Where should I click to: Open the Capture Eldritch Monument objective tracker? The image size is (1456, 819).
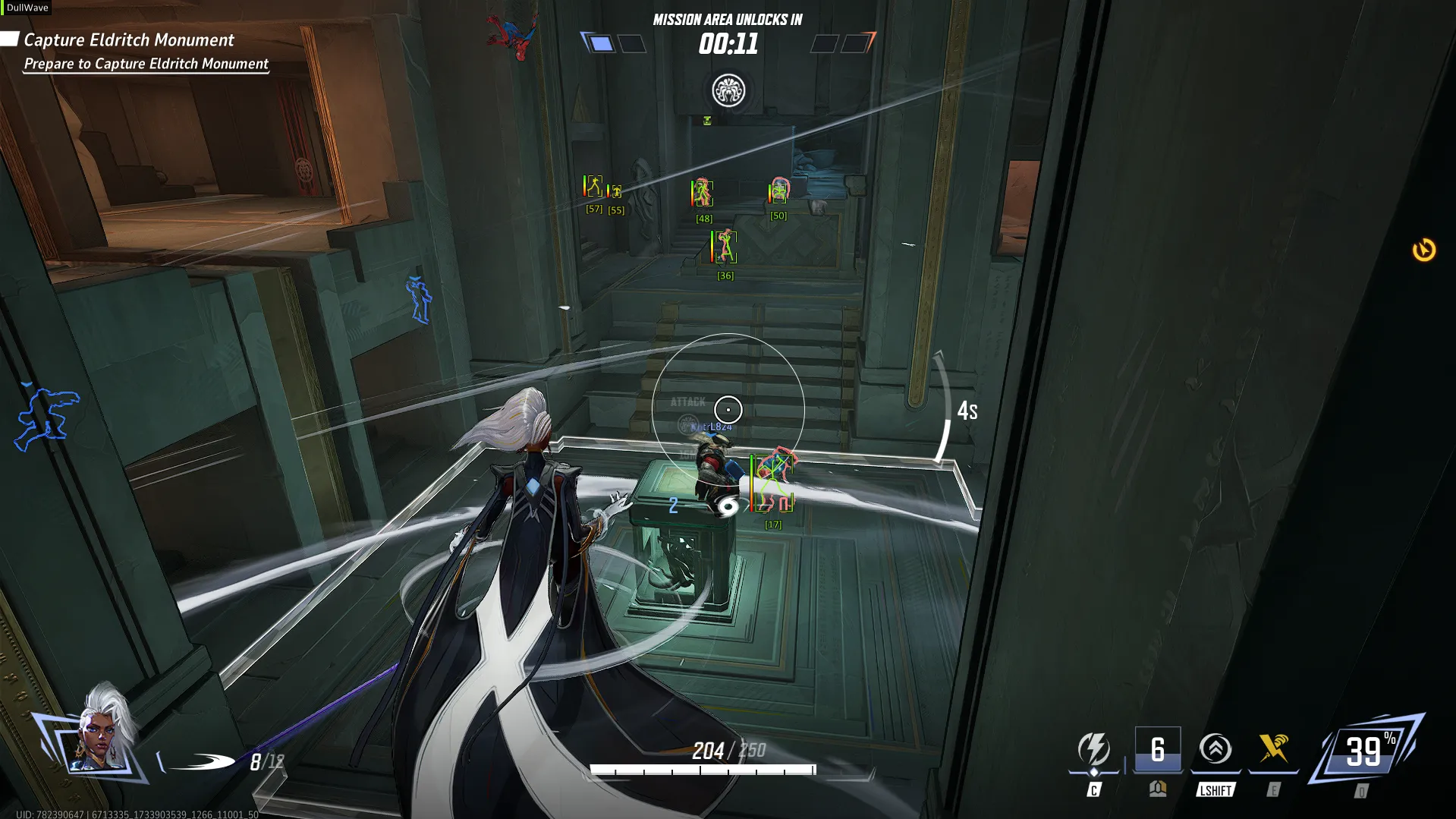coord(129,40)
